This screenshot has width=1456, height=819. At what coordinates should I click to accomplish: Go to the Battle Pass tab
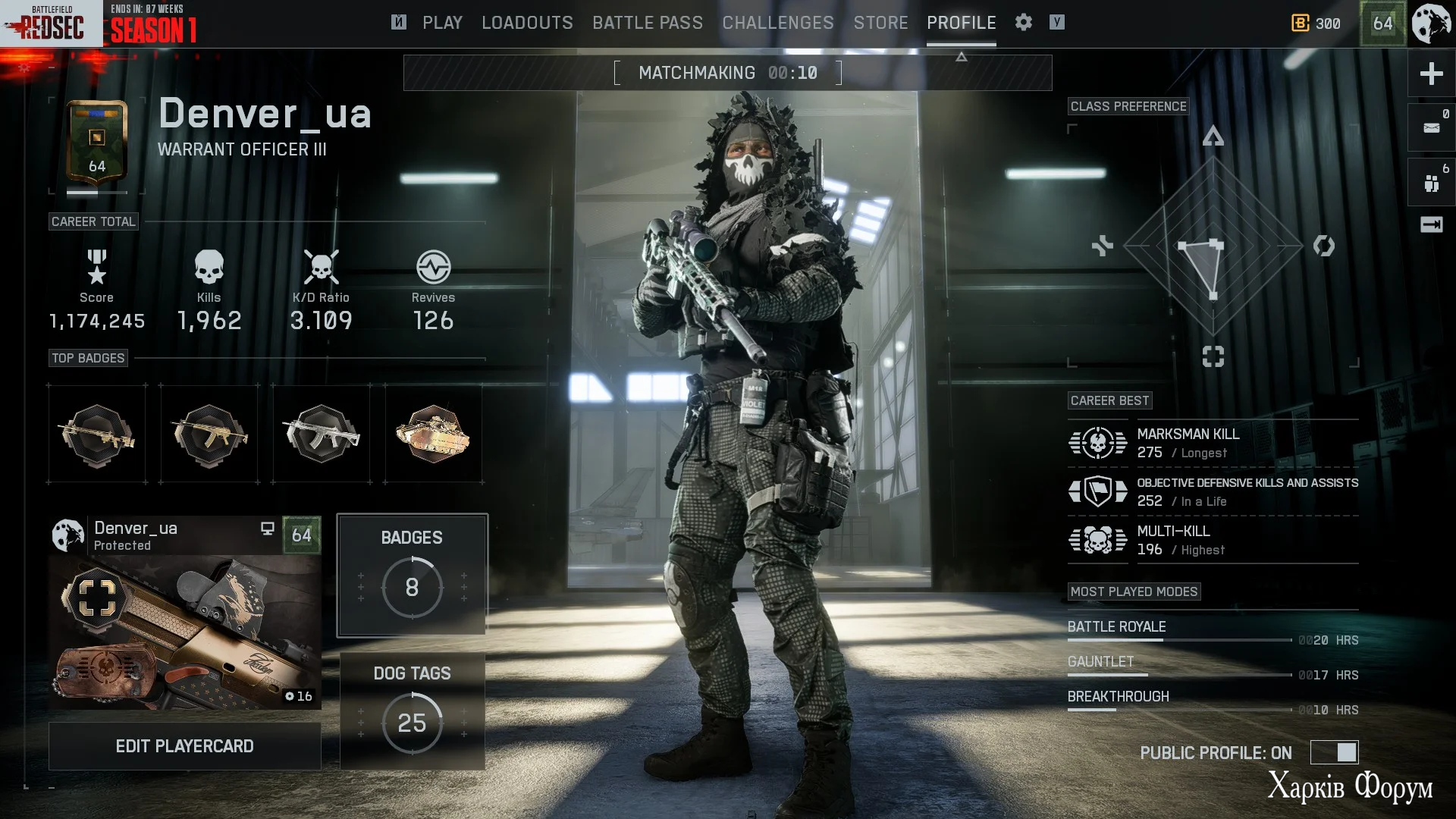648,23
